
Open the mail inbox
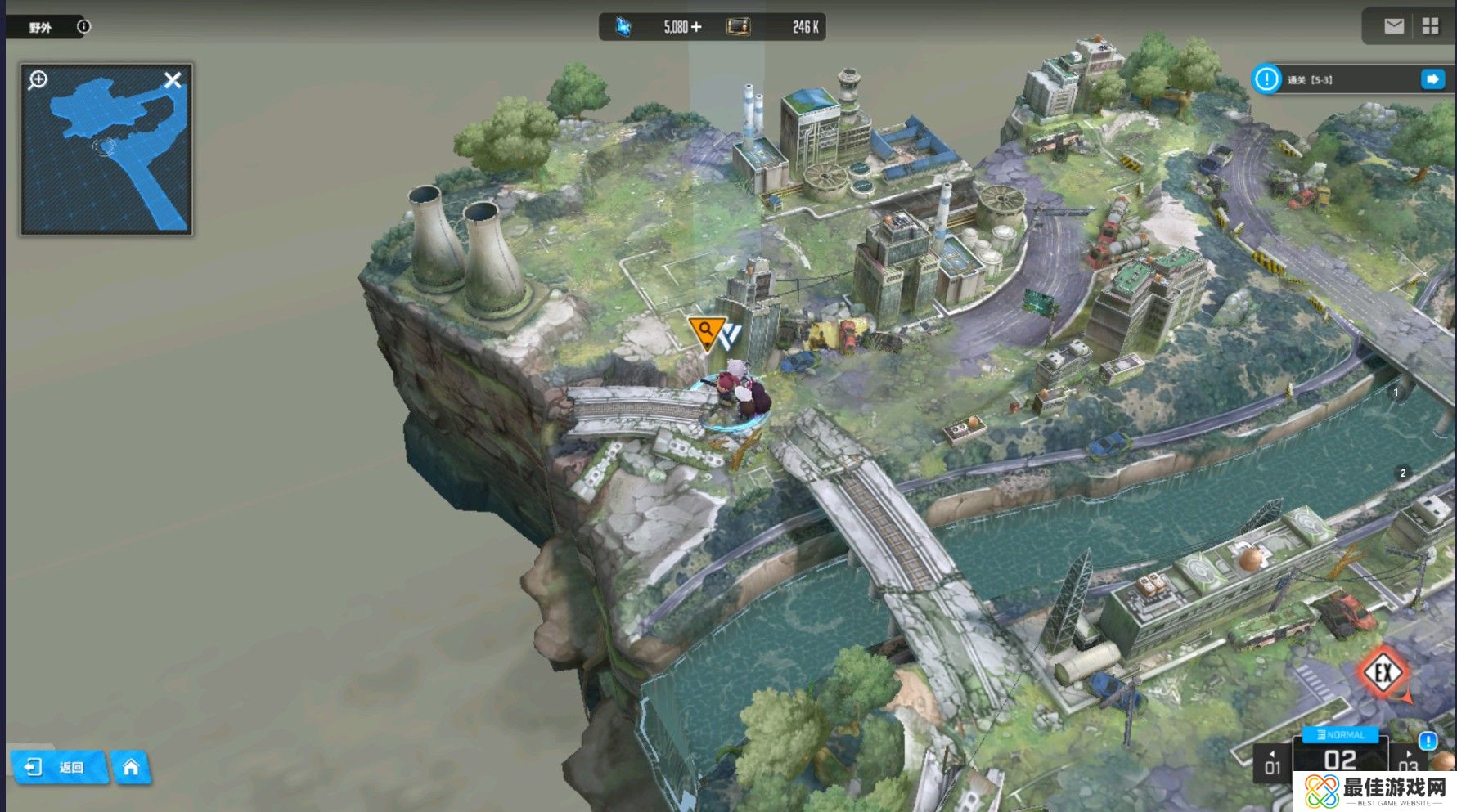(x=1394, y=26)
